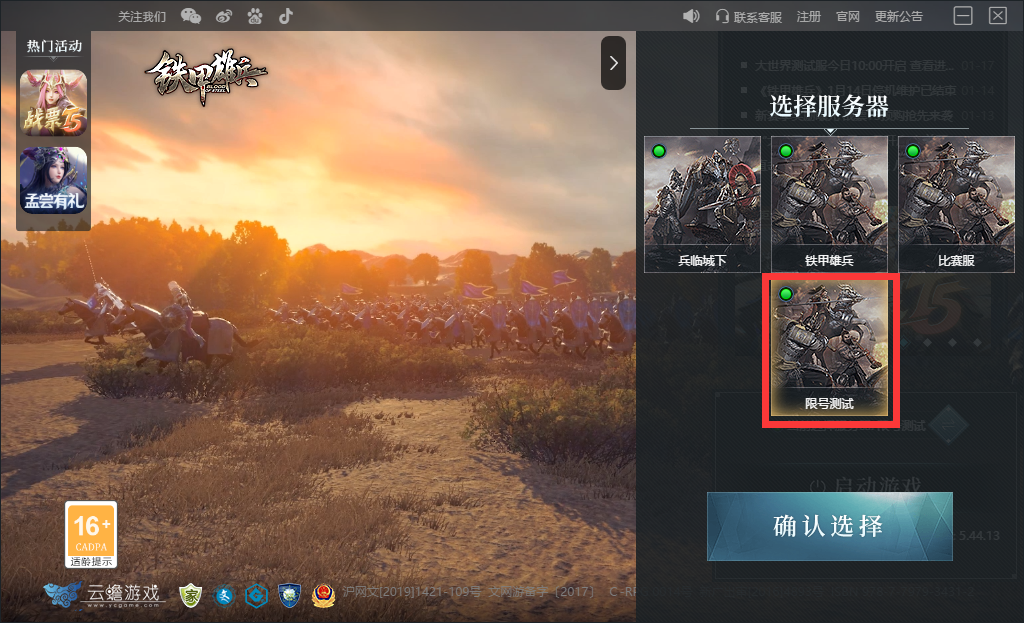
Task: Collapse the side panel with the arrow button
Action: coord(613,63)
